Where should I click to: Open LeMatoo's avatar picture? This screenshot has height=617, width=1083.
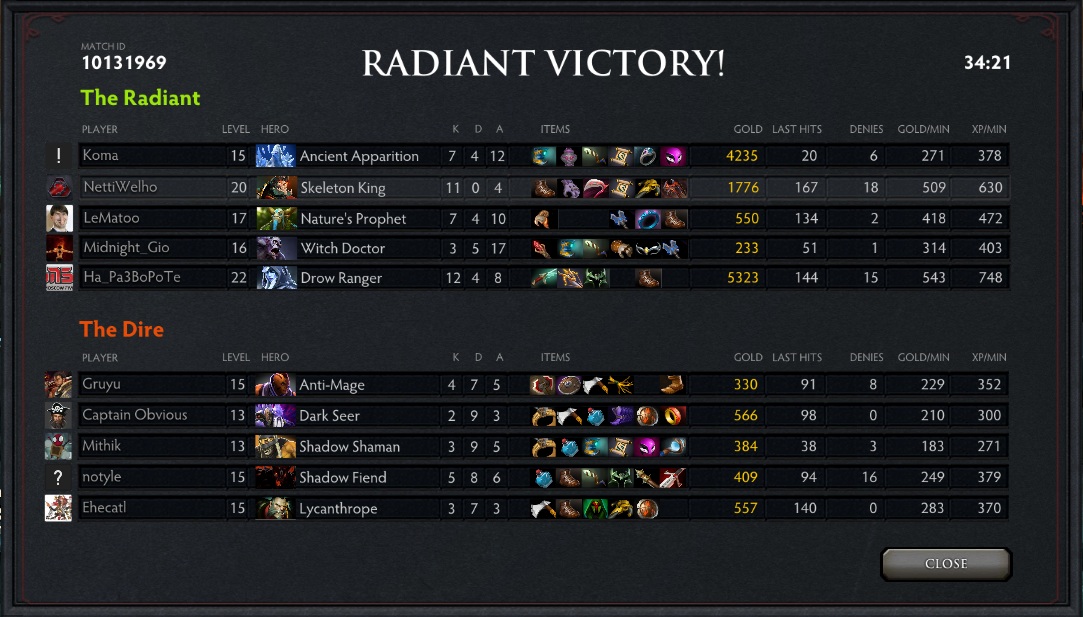click(x=59, y=218)
